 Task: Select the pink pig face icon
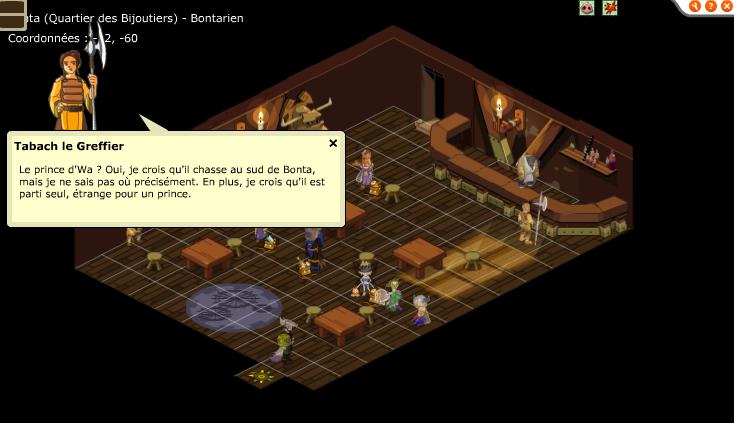click(x=587, y=8)
